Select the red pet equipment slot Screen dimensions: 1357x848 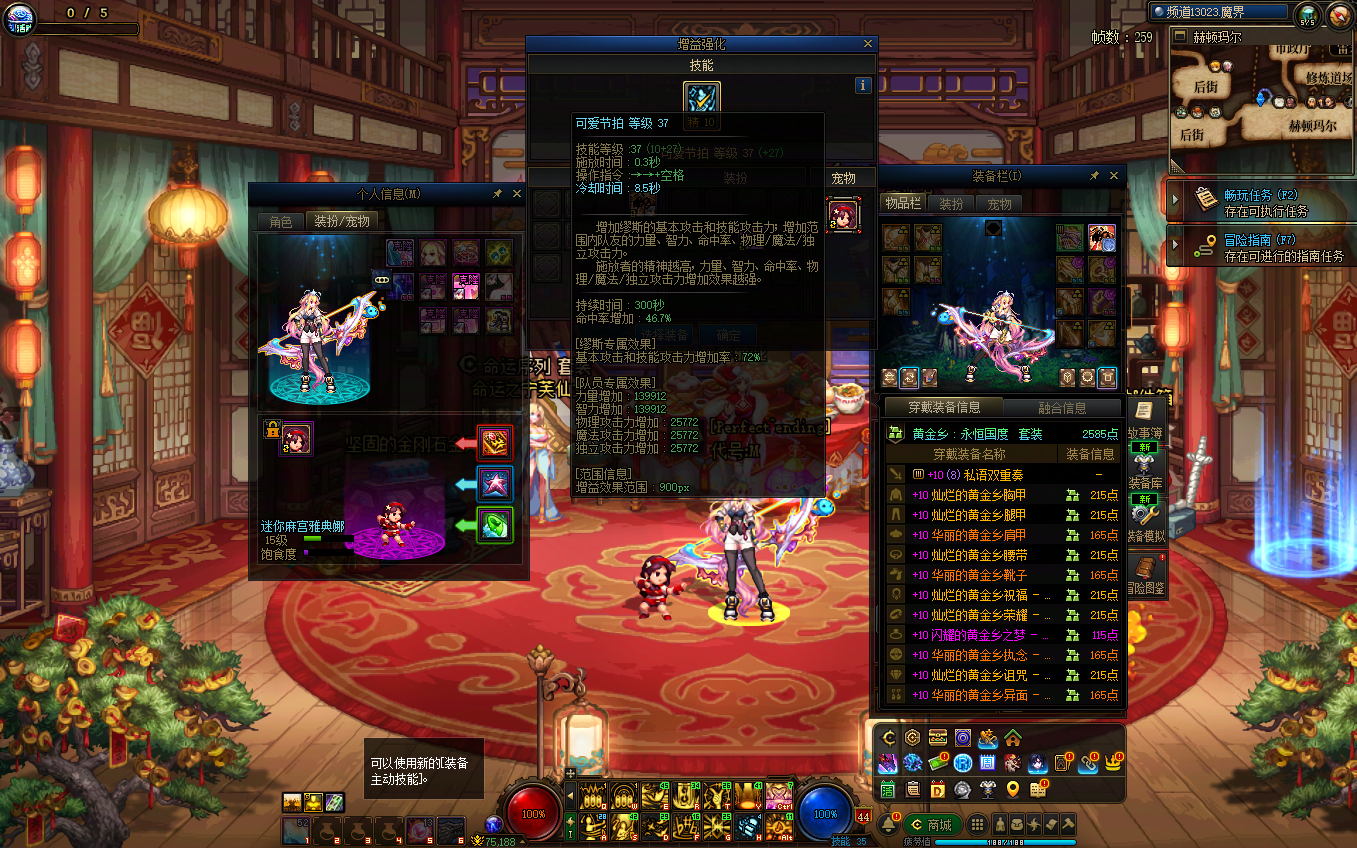[495, 442]
